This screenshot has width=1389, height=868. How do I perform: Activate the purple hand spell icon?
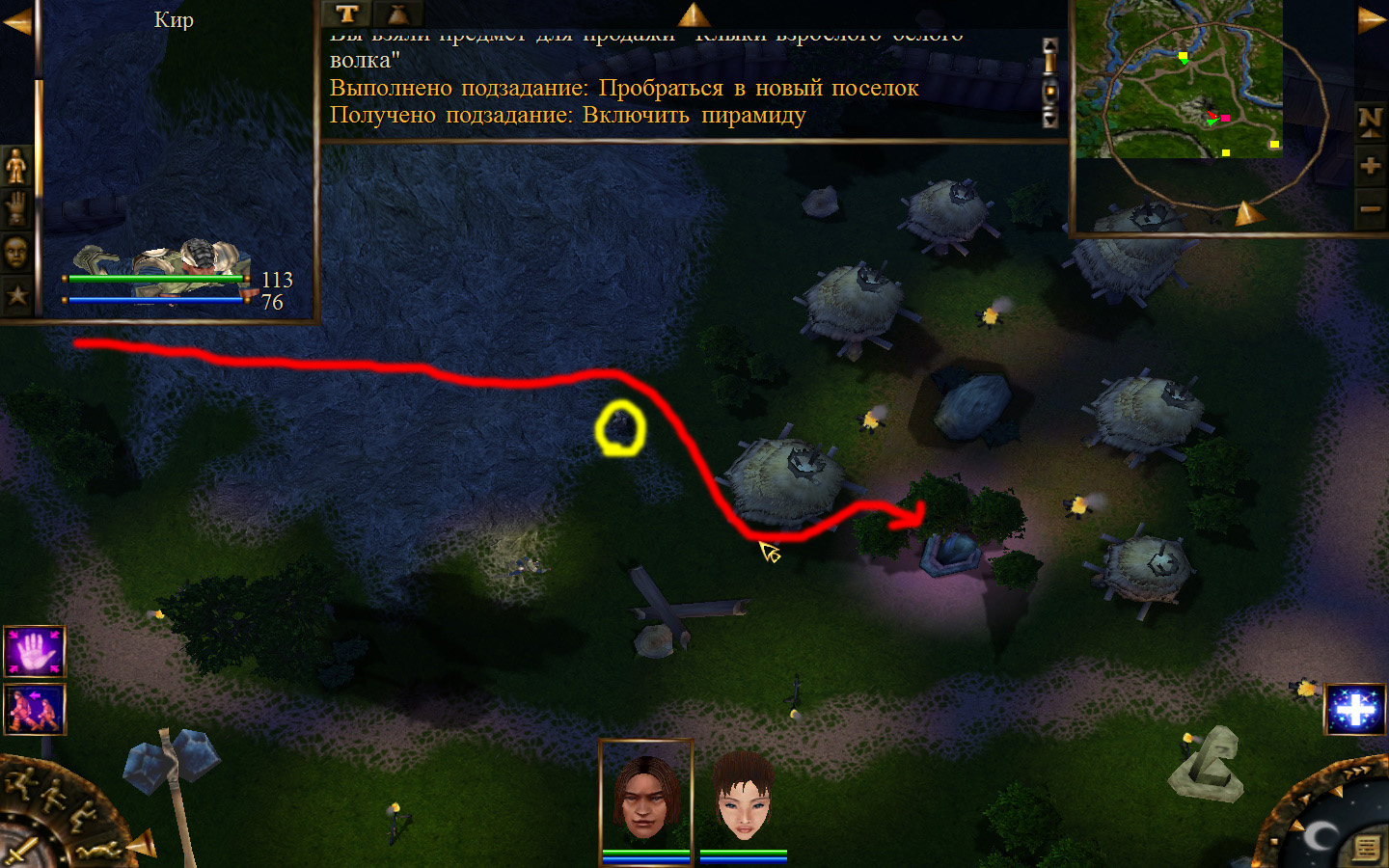pos(35,651)
